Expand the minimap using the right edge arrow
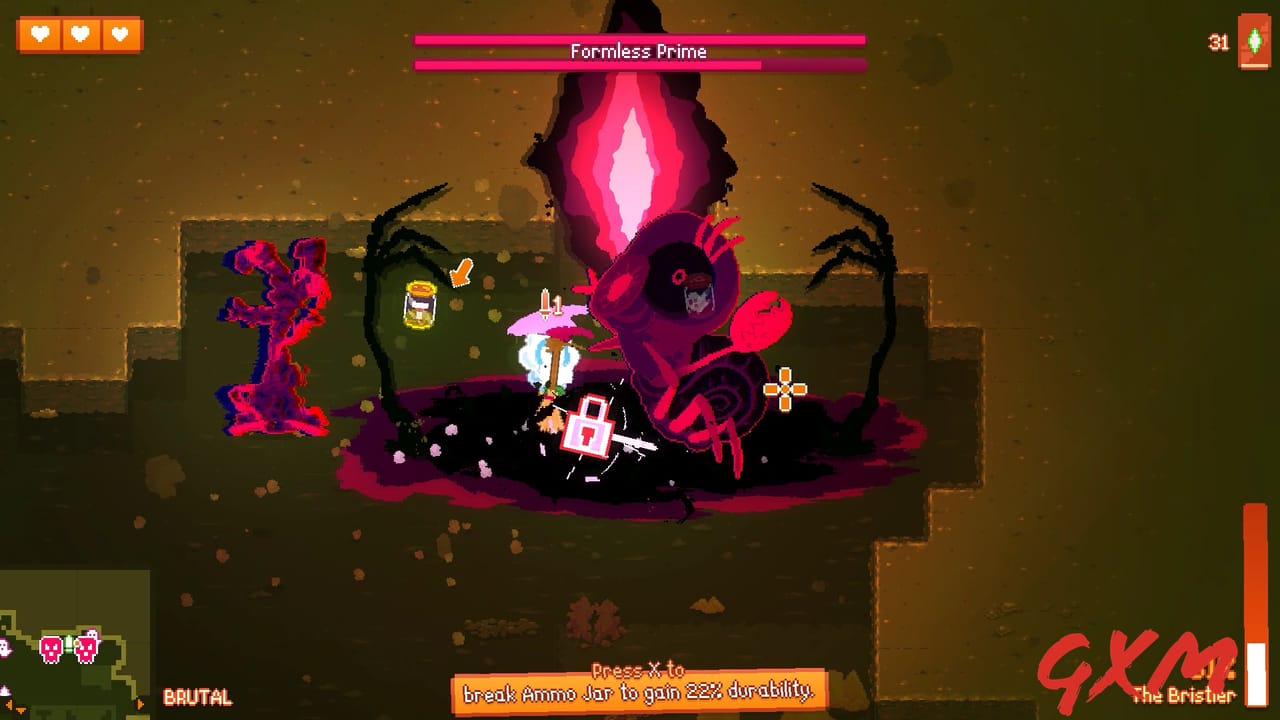The height and width of the screenshot is (720, 1280). 140,704
